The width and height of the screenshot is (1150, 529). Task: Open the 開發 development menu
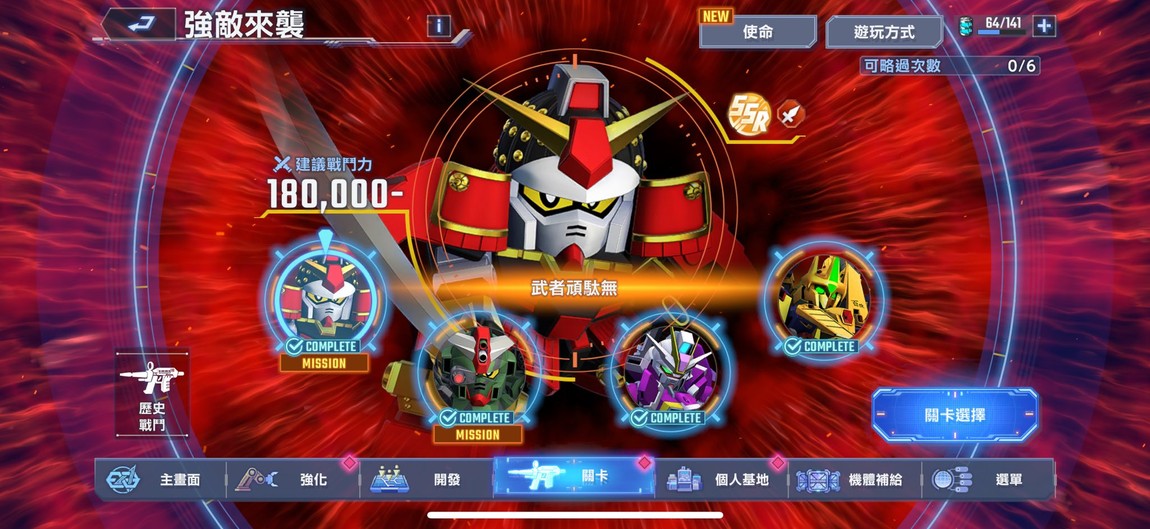(426, 480)
